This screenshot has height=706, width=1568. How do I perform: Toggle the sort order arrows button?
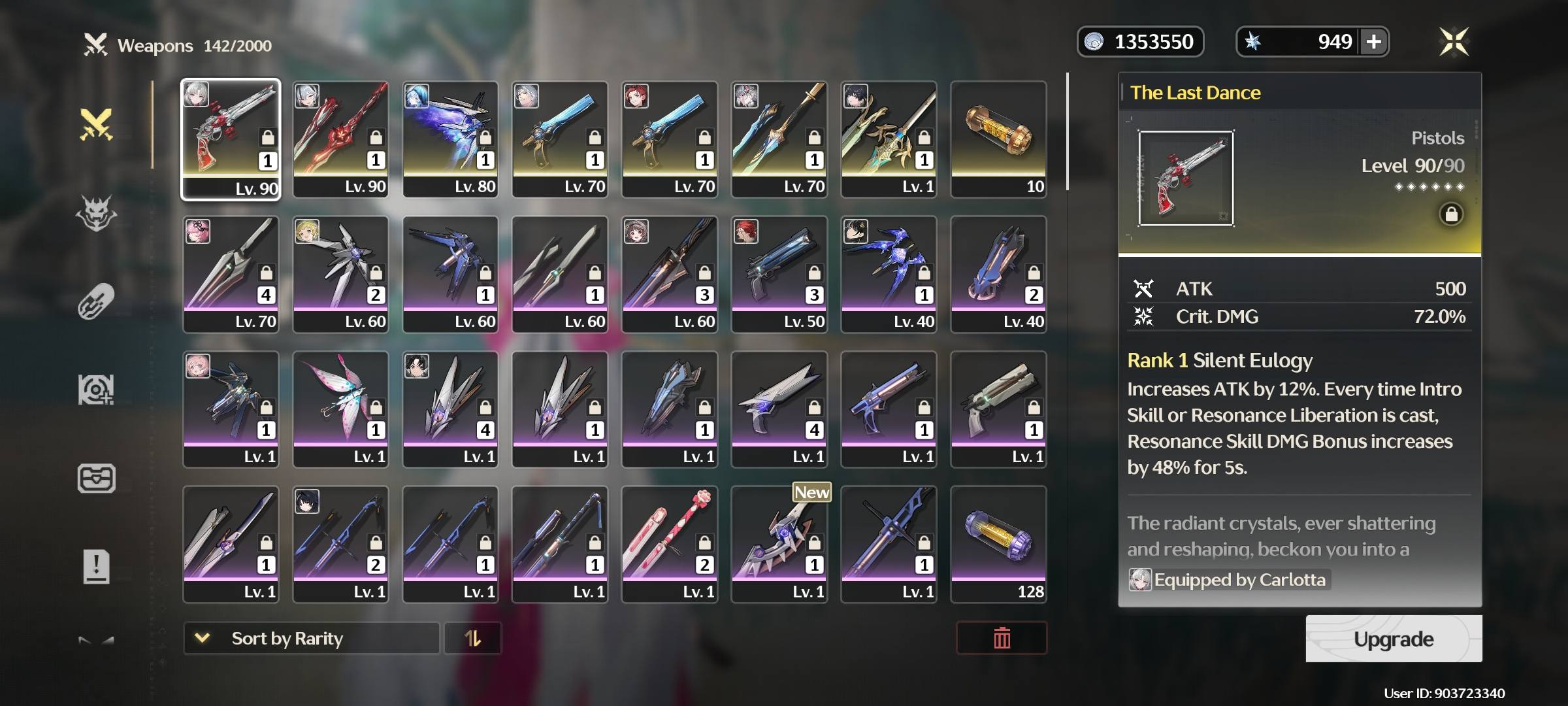(472, 638)
